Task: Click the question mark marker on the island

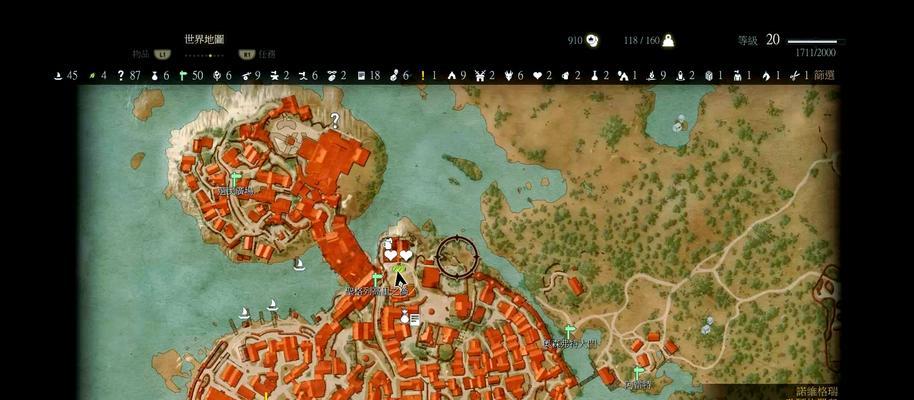Action: 335,119
